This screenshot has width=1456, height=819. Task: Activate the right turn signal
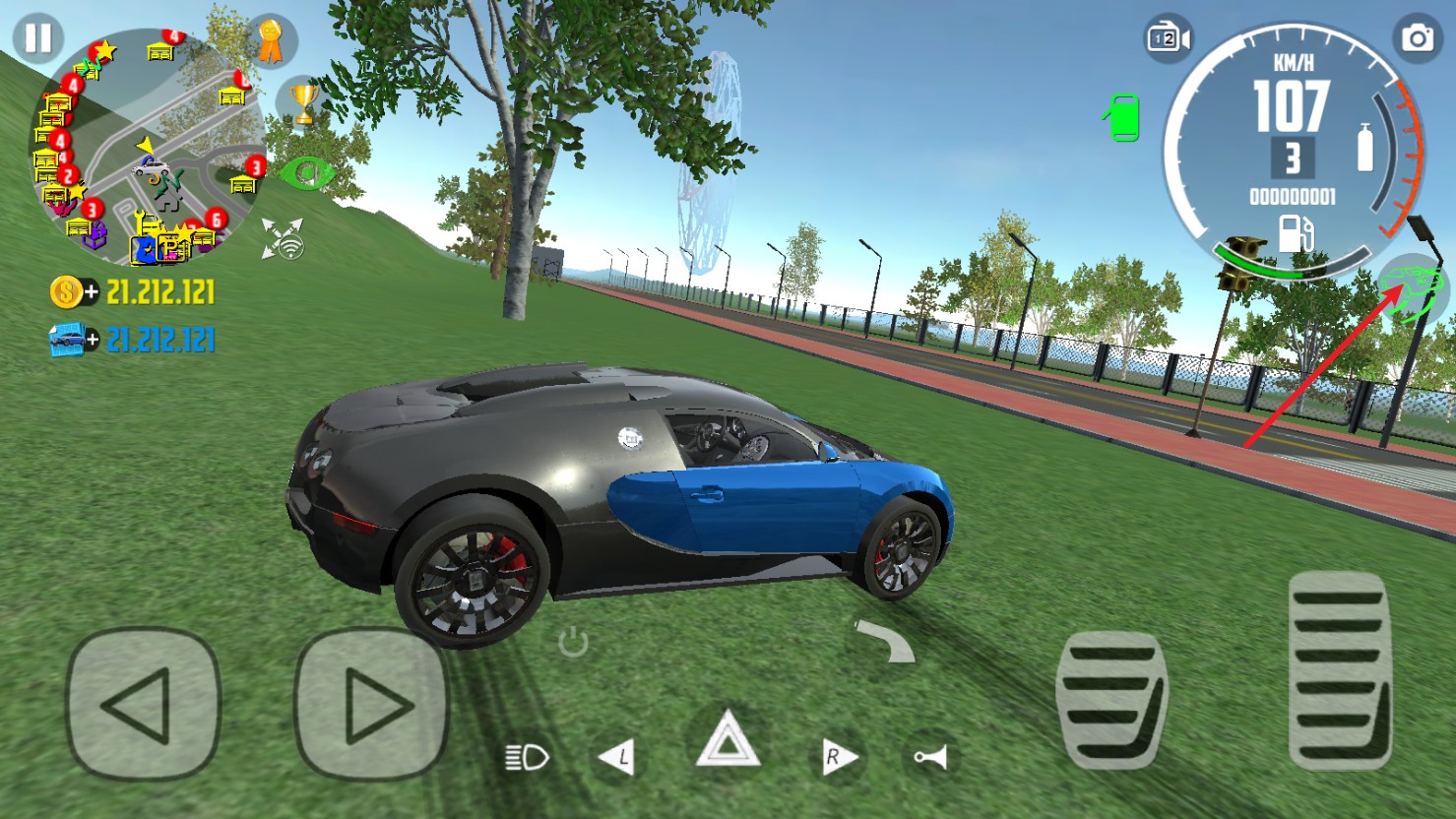pos(838,757)
